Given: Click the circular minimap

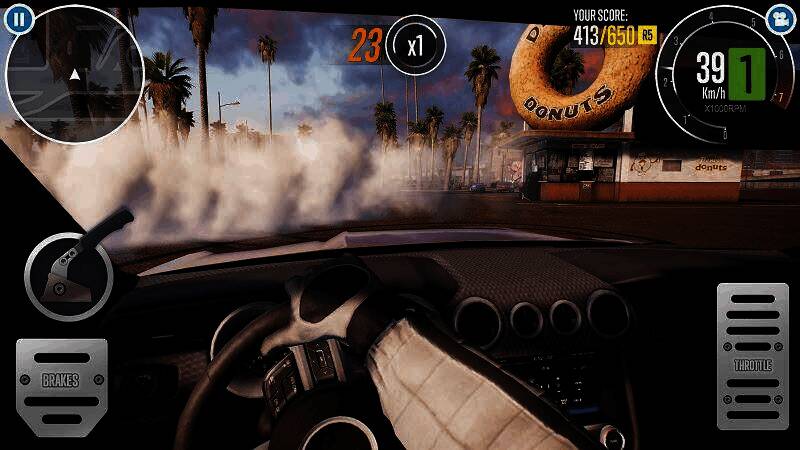Looking at the screenshot, I should [77, 72].
